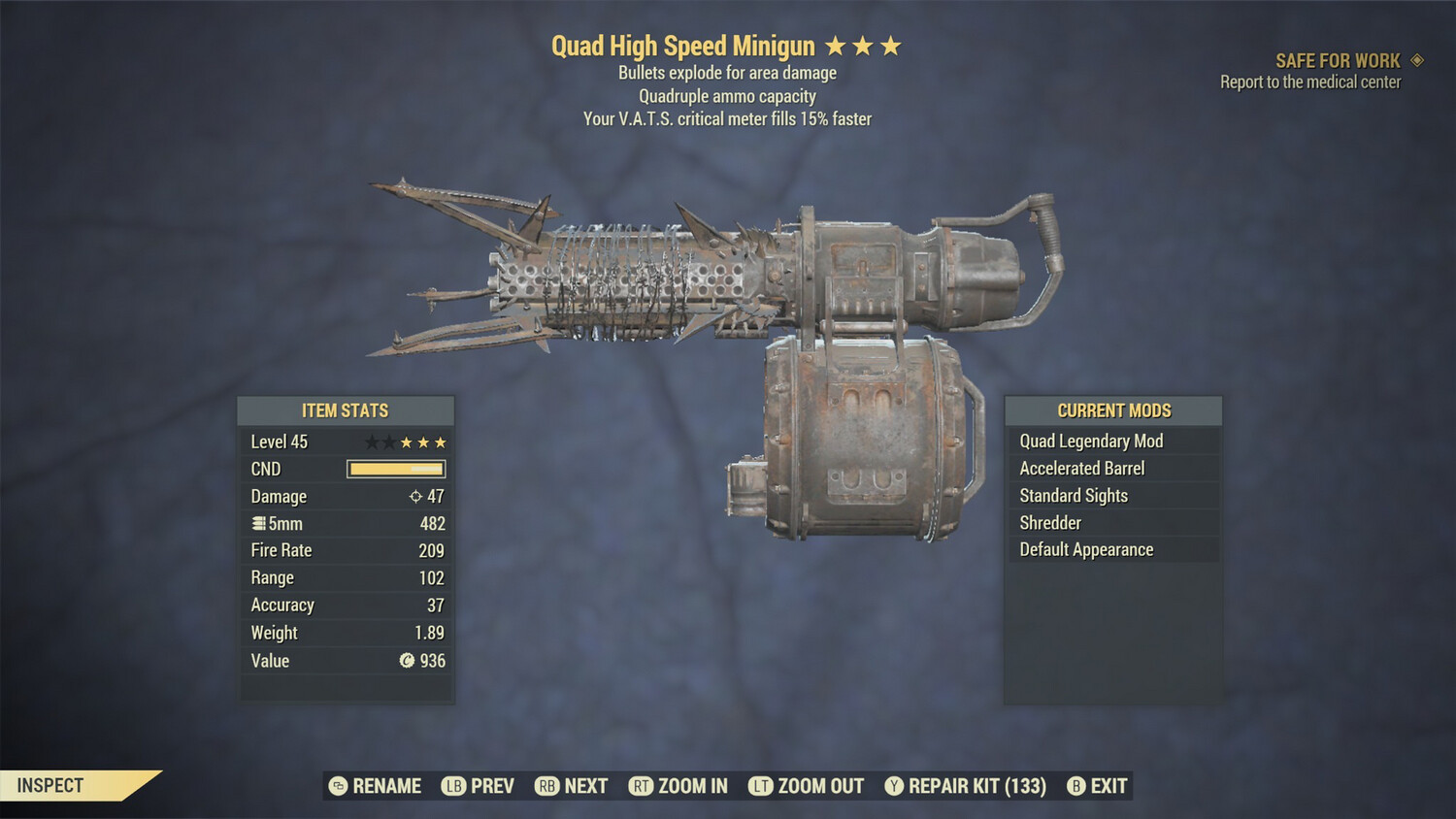Open the Quad Legendary Mod entry

pyautogui.click(x=1090, y=441)
